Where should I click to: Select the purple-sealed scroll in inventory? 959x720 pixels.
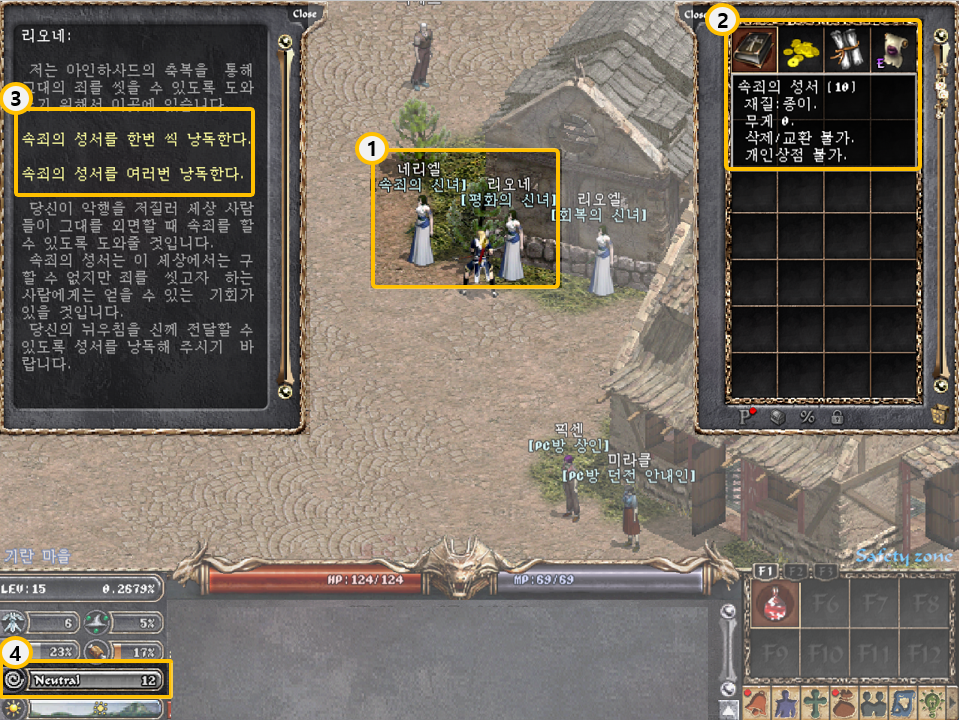[x=892, y=48]
